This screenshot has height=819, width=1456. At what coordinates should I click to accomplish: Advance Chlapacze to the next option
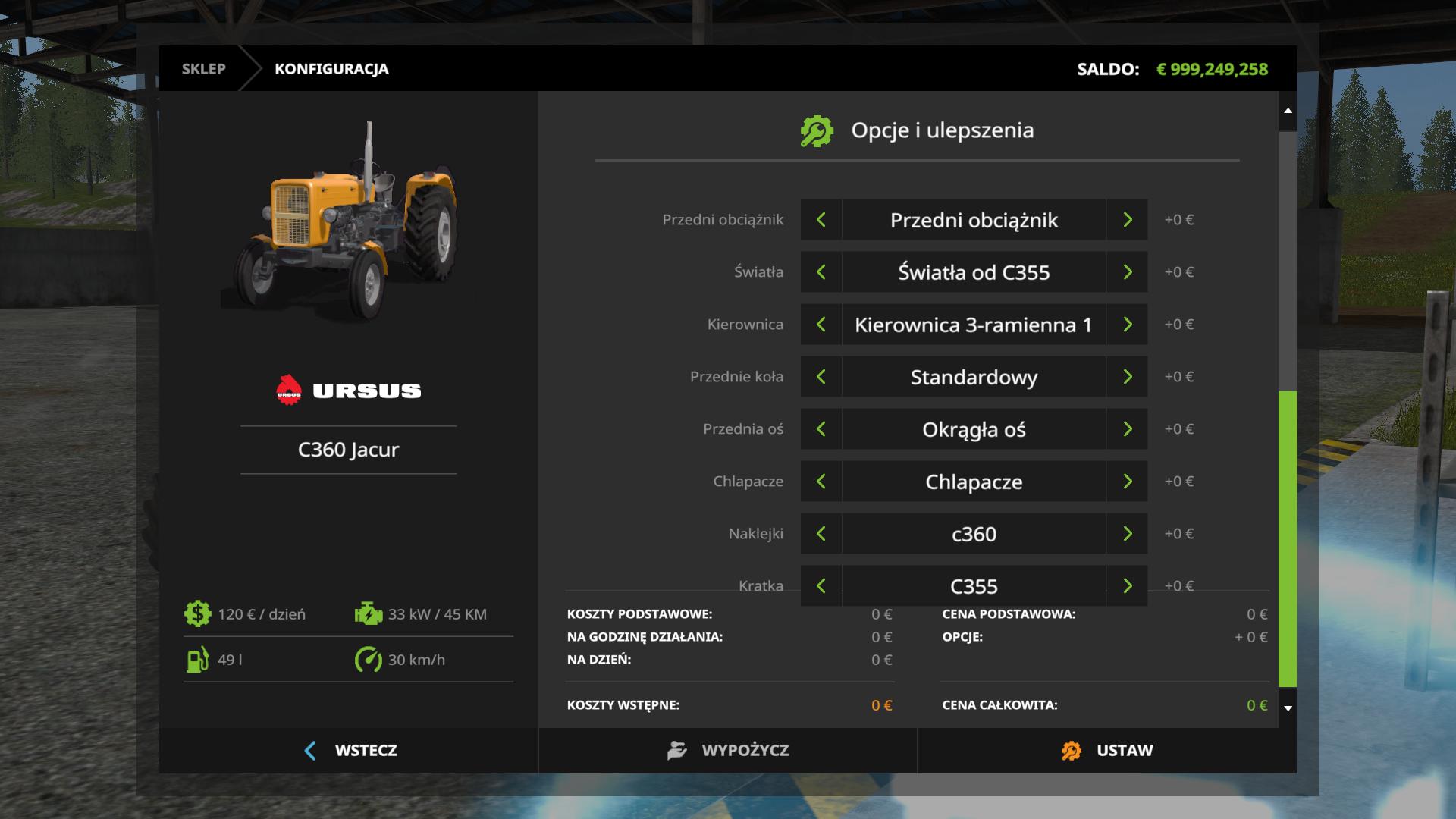coord(1127,482)
